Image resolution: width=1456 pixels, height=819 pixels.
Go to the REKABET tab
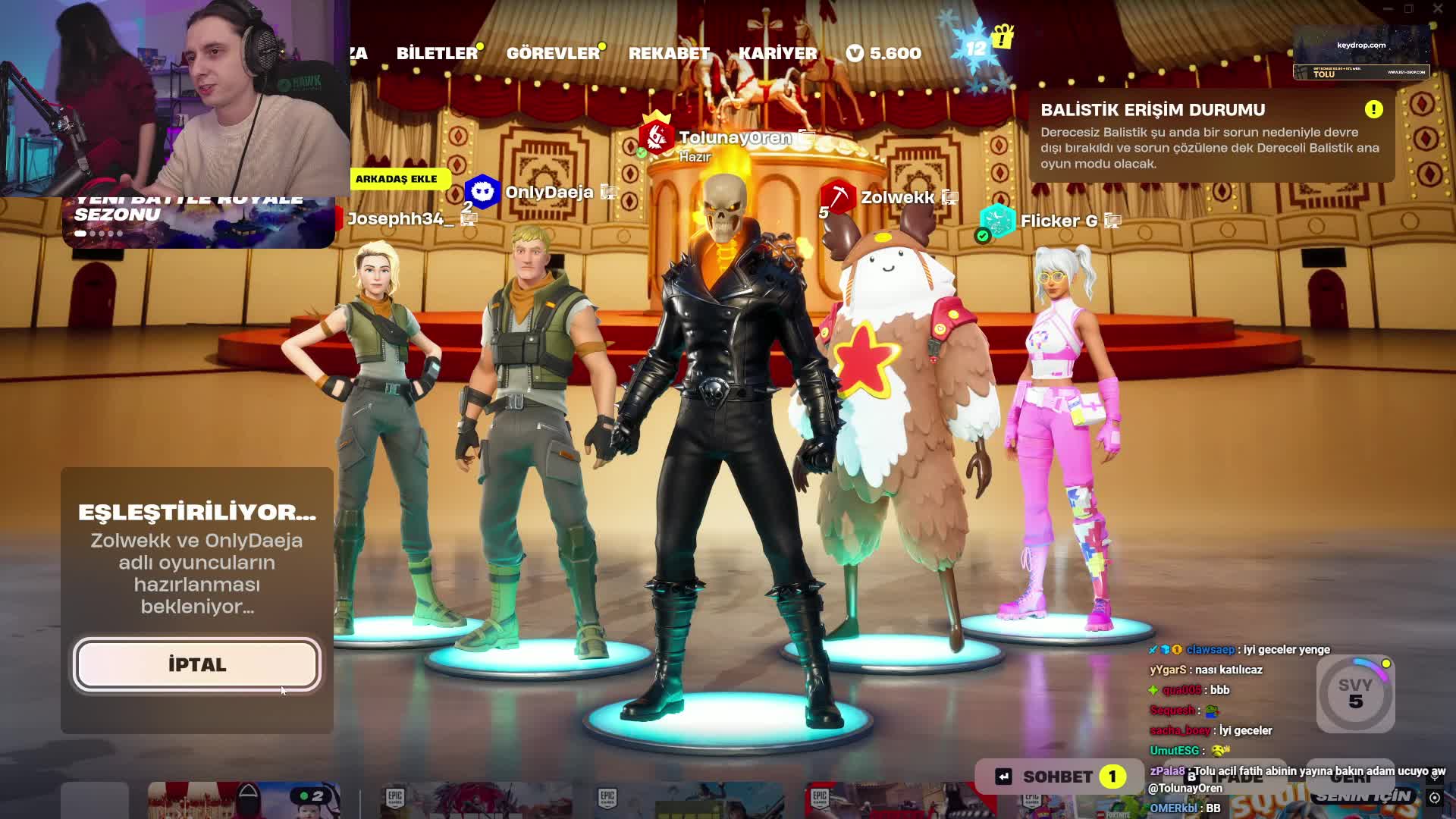[x=669, y=53]
